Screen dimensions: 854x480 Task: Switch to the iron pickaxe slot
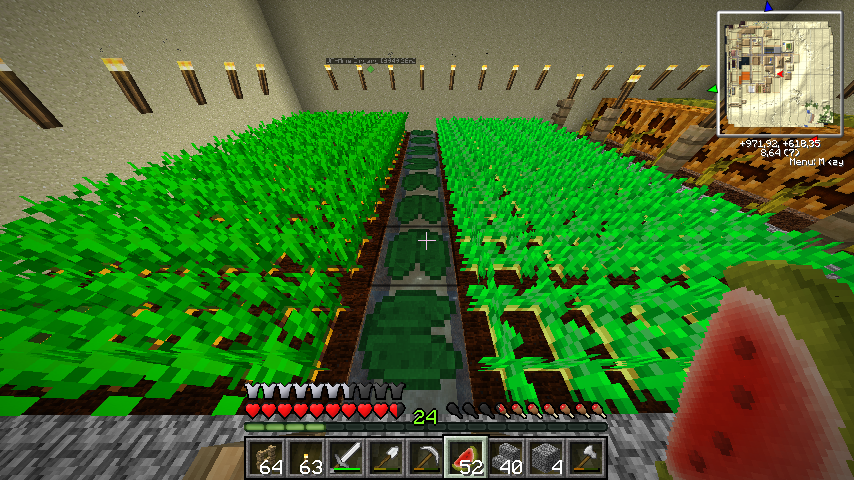(x=426, y=457)
